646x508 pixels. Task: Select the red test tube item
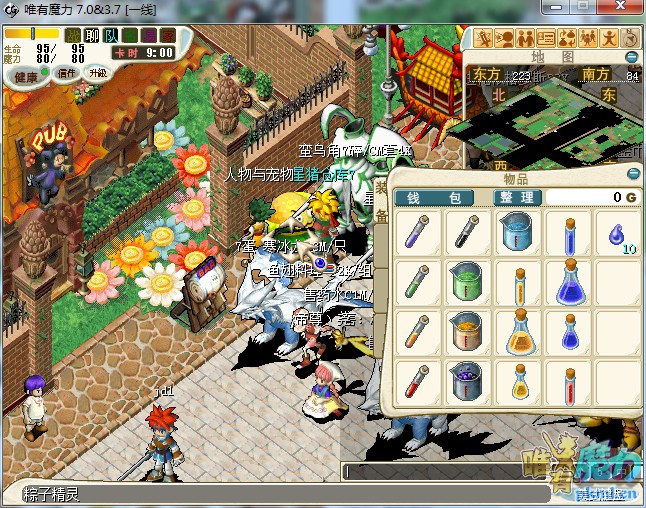coord(418,382)
